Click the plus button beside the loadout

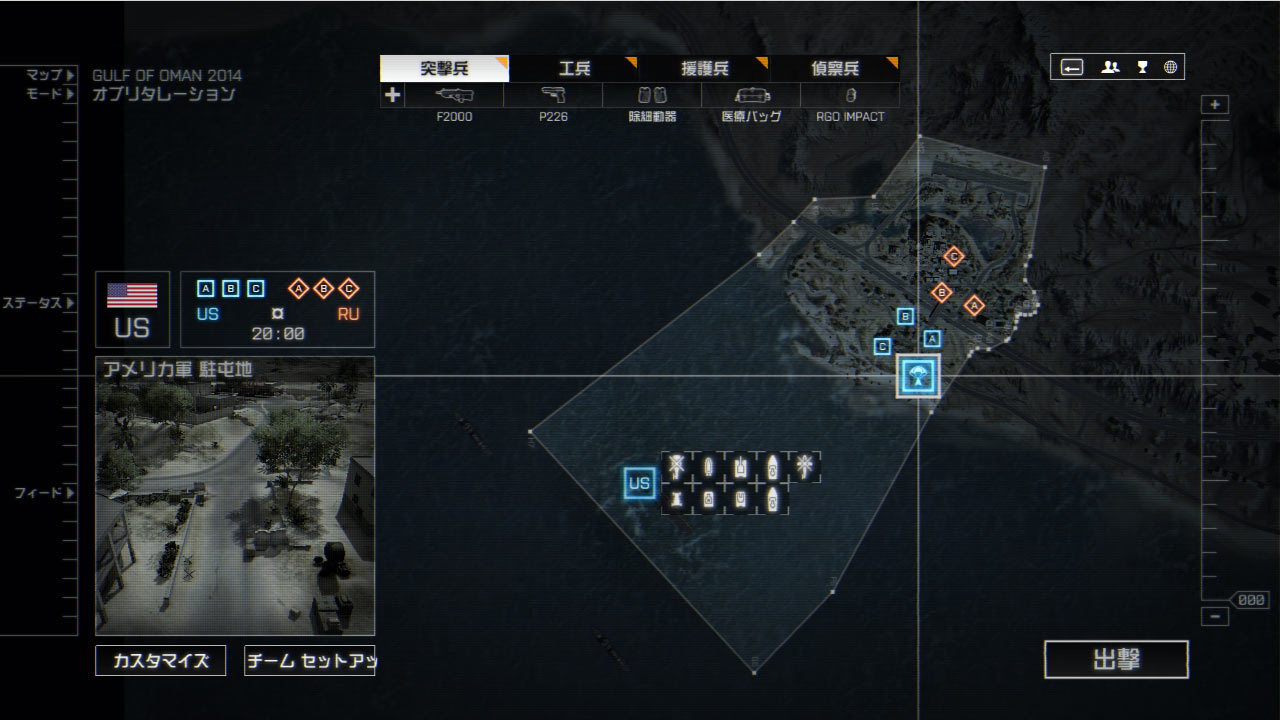tap(392, 96)
